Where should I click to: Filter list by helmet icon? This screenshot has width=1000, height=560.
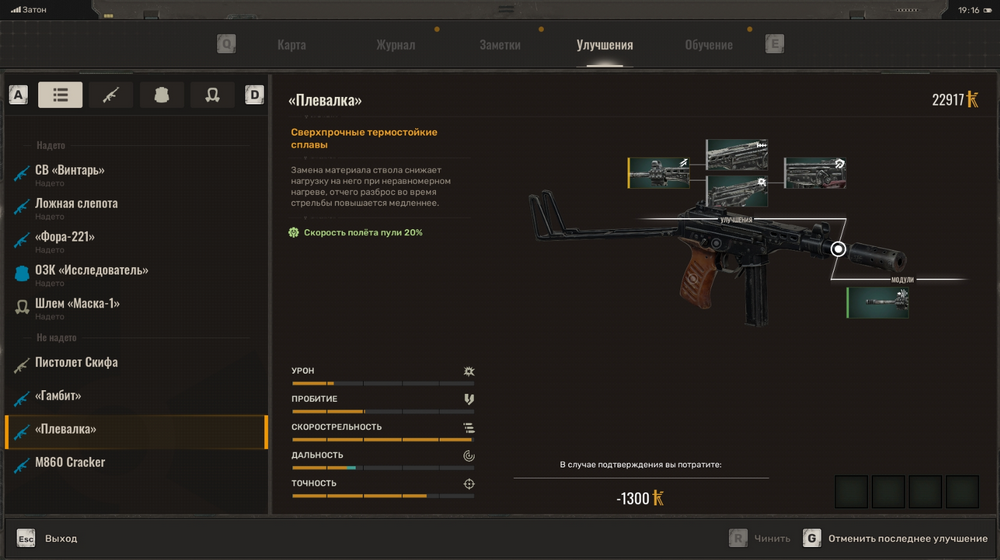point(212,95)
